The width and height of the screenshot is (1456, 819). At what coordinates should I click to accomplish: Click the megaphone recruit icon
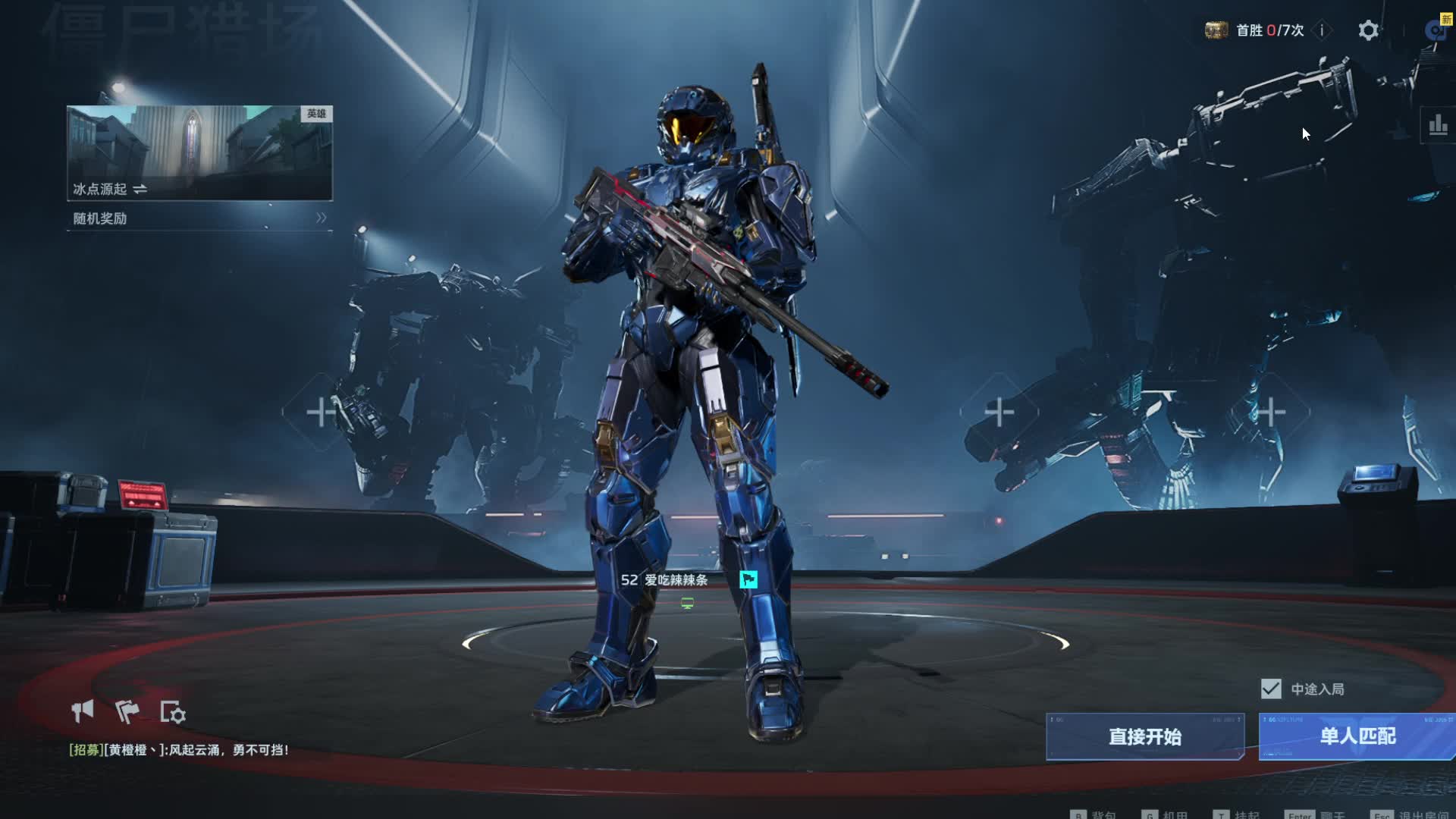point(83,711)
